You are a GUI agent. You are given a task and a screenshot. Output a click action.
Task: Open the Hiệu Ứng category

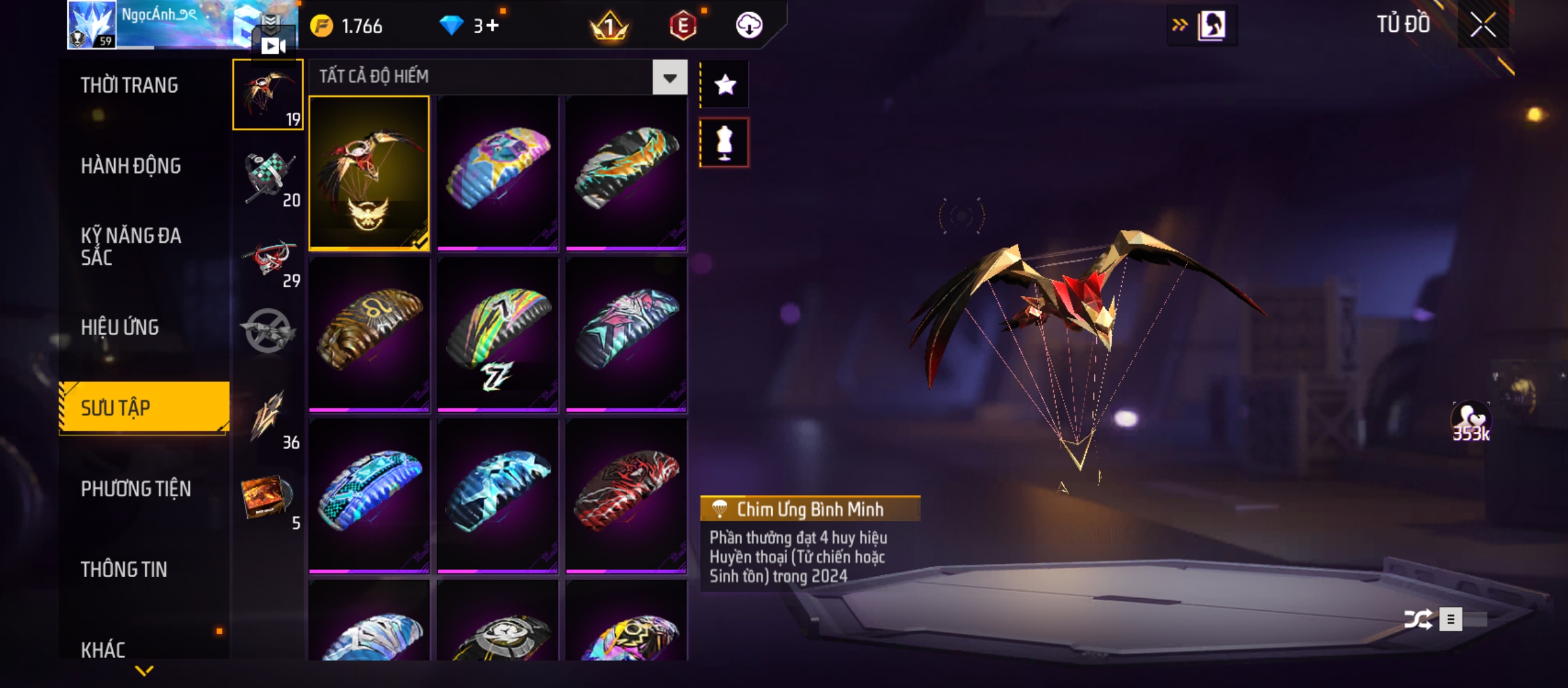[120, 327]
